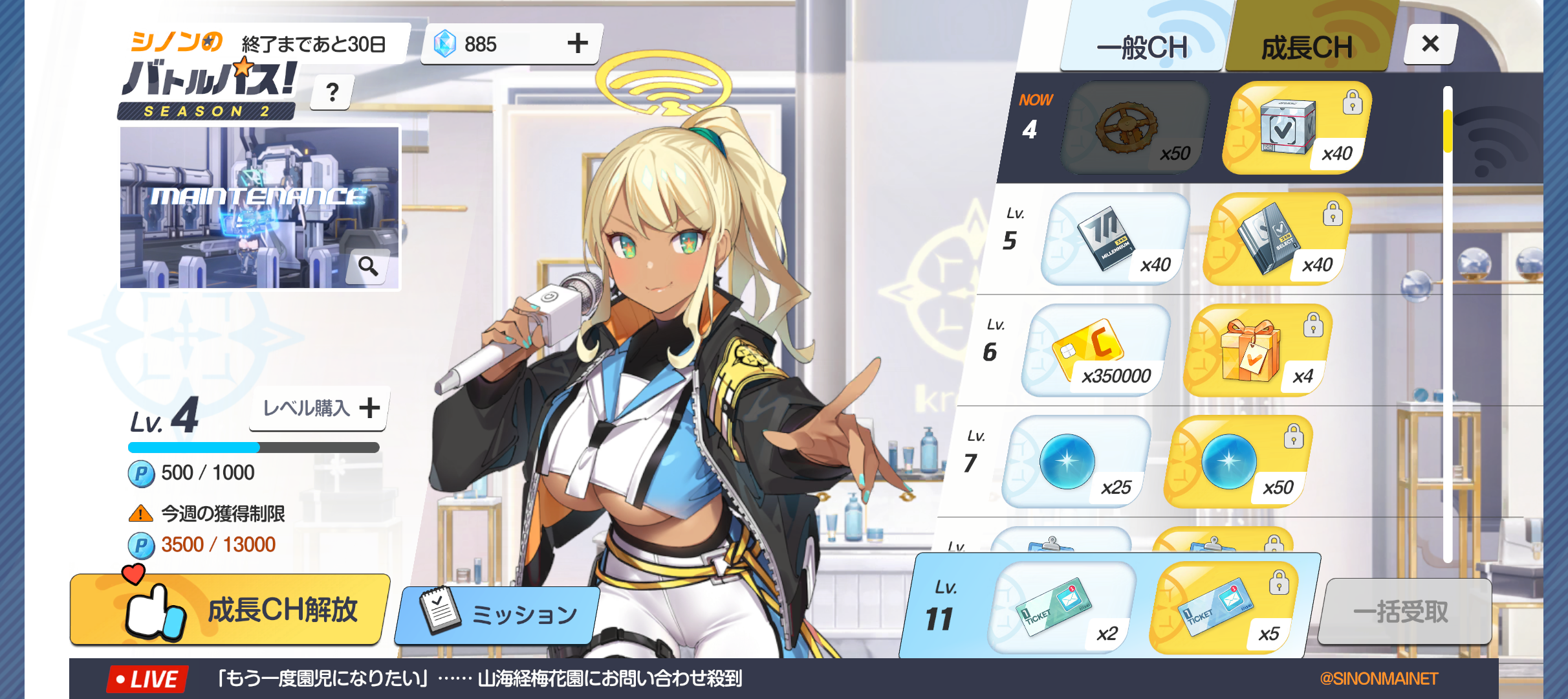Switch to the 成長CH tab

1307,47
